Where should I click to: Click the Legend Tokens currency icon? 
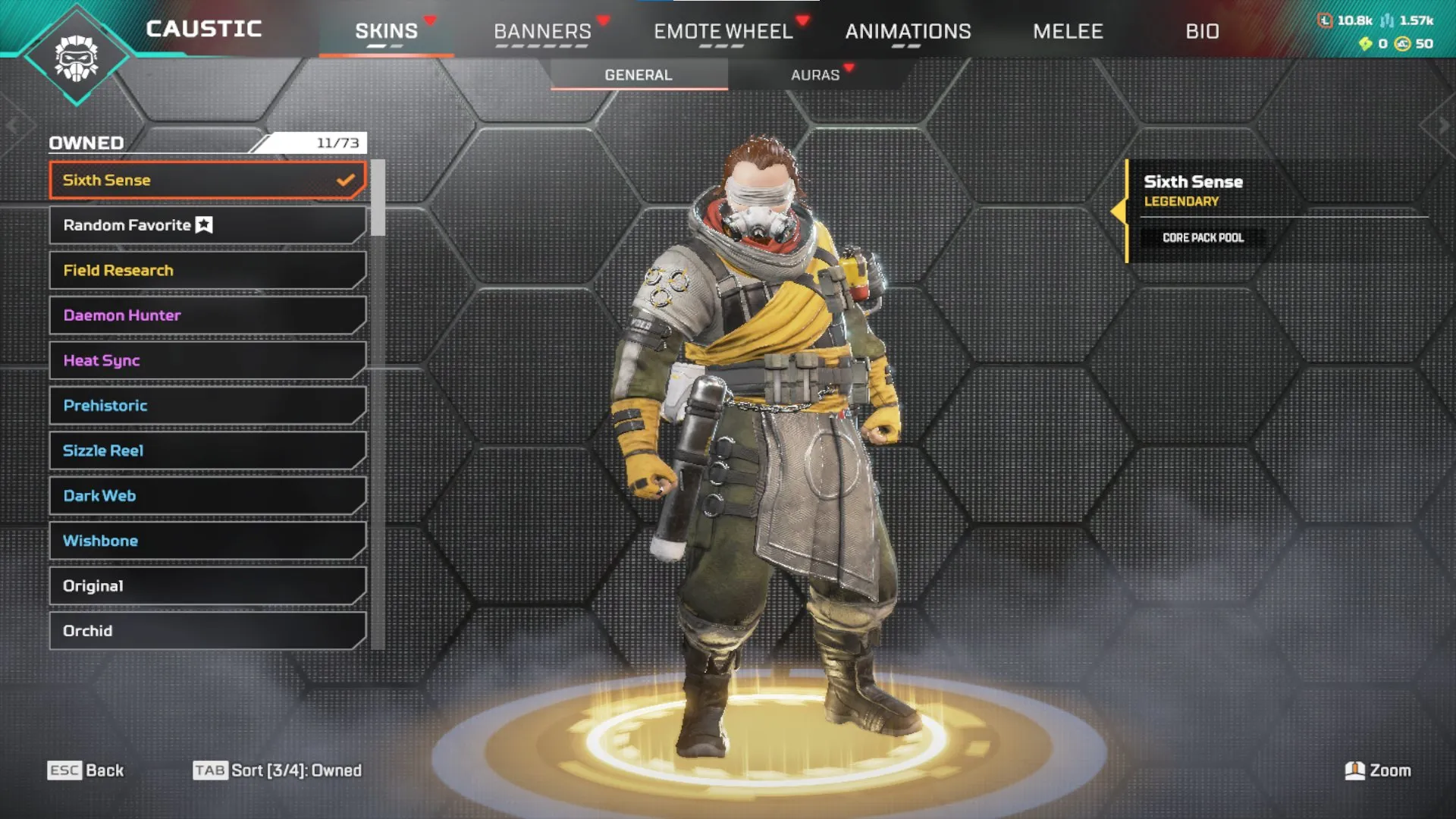[x=1325, y=20]
